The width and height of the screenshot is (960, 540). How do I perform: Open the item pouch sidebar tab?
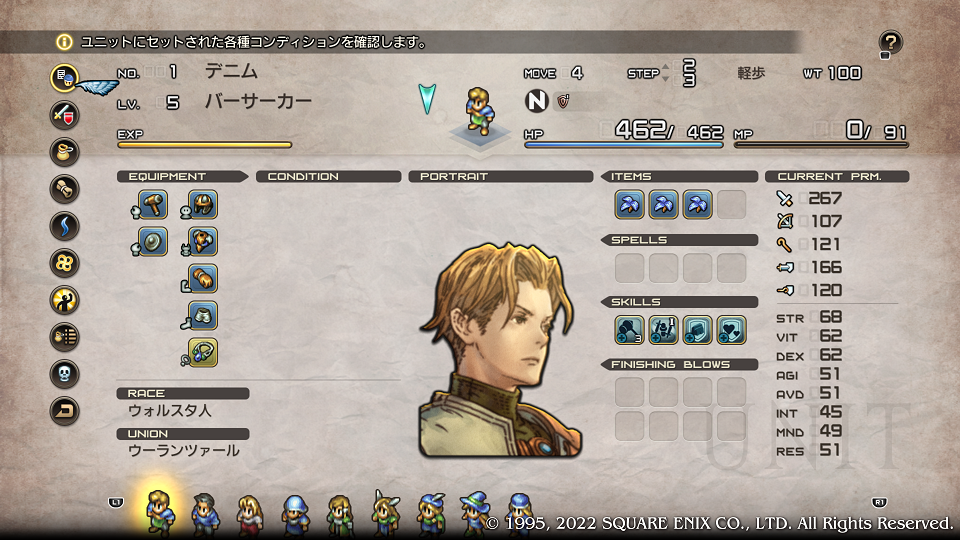(x=65, y=151)
